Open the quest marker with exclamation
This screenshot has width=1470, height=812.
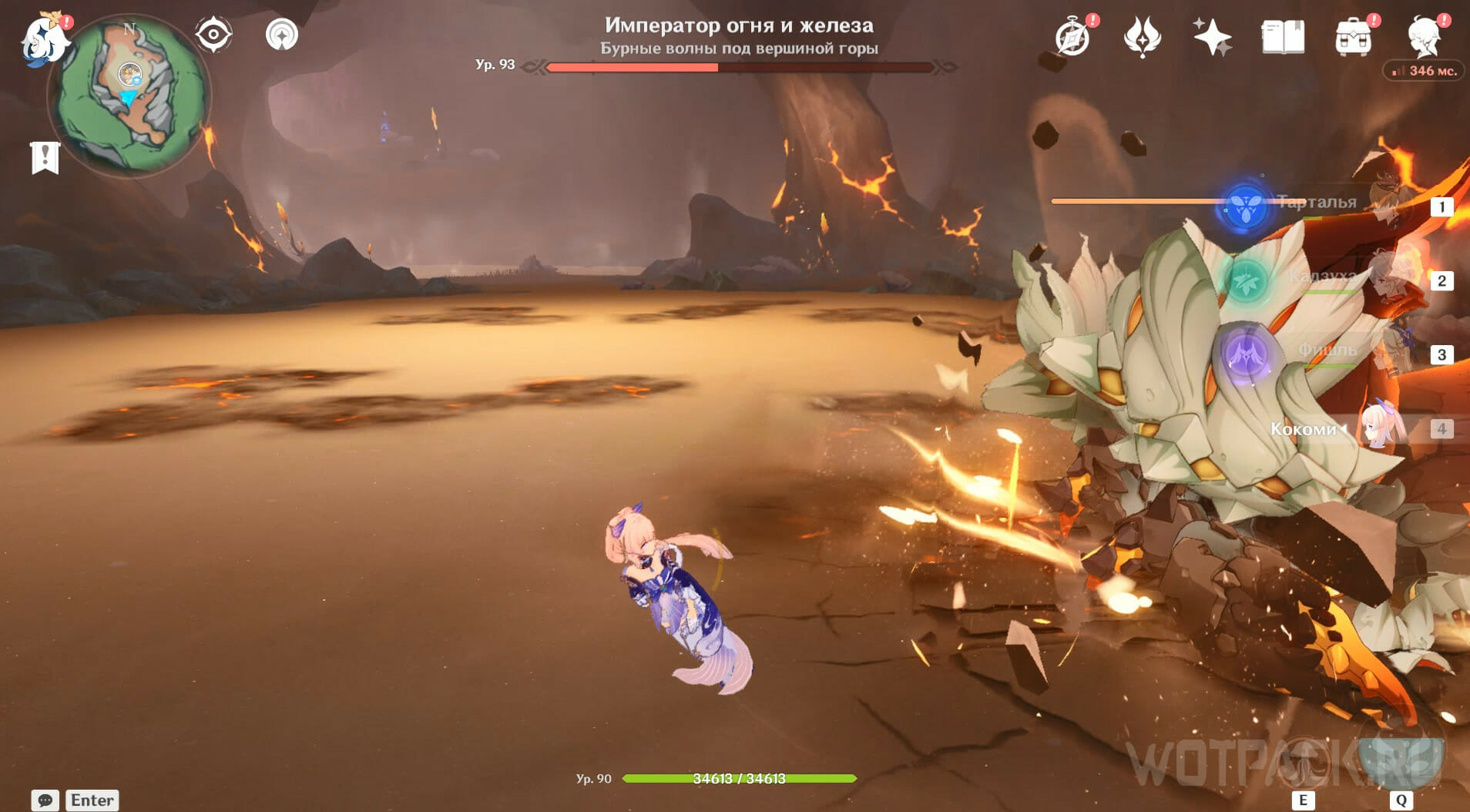45,157
